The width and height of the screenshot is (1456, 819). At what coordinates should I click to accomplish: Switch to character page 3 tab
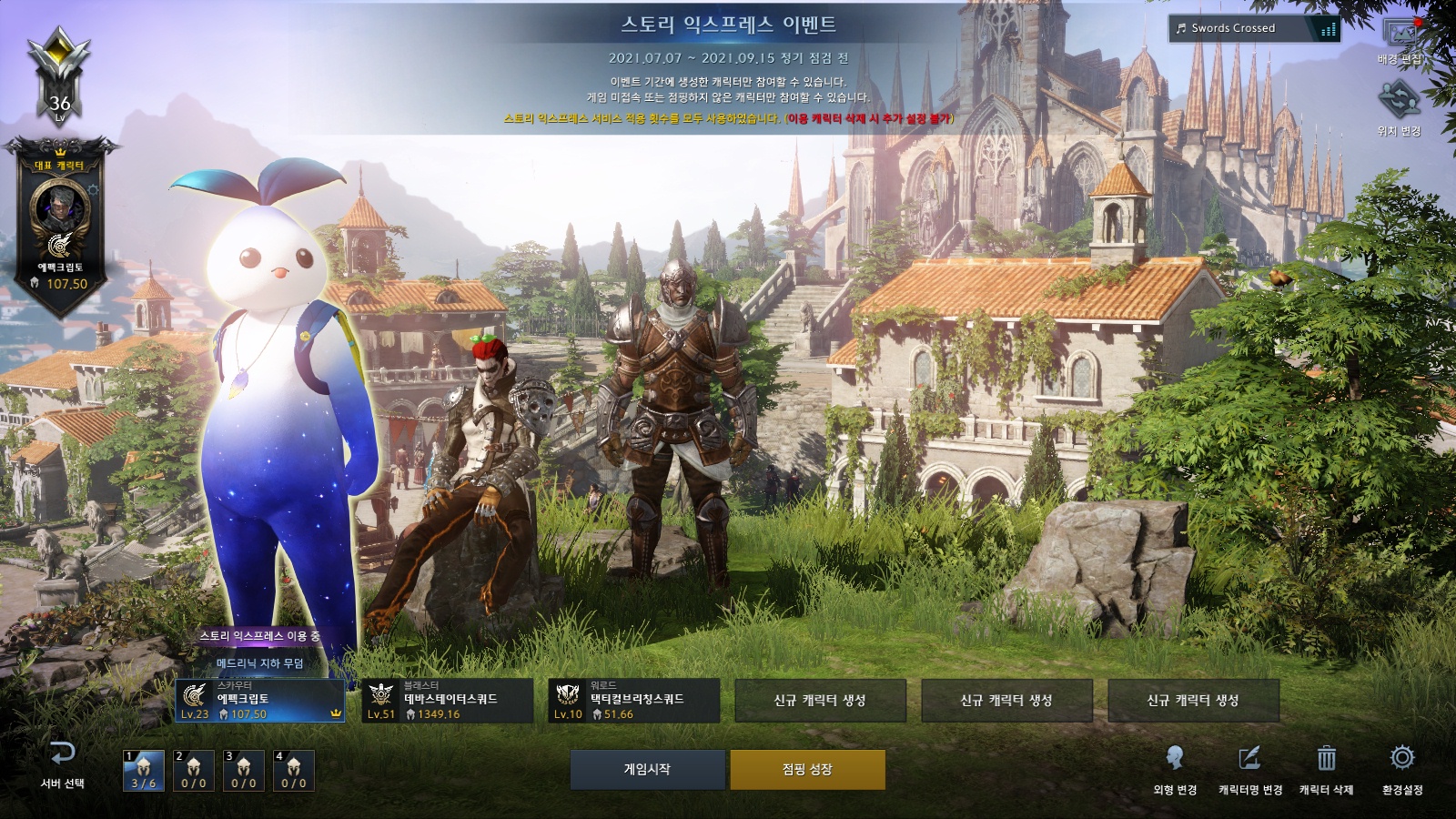coord(244,771)
